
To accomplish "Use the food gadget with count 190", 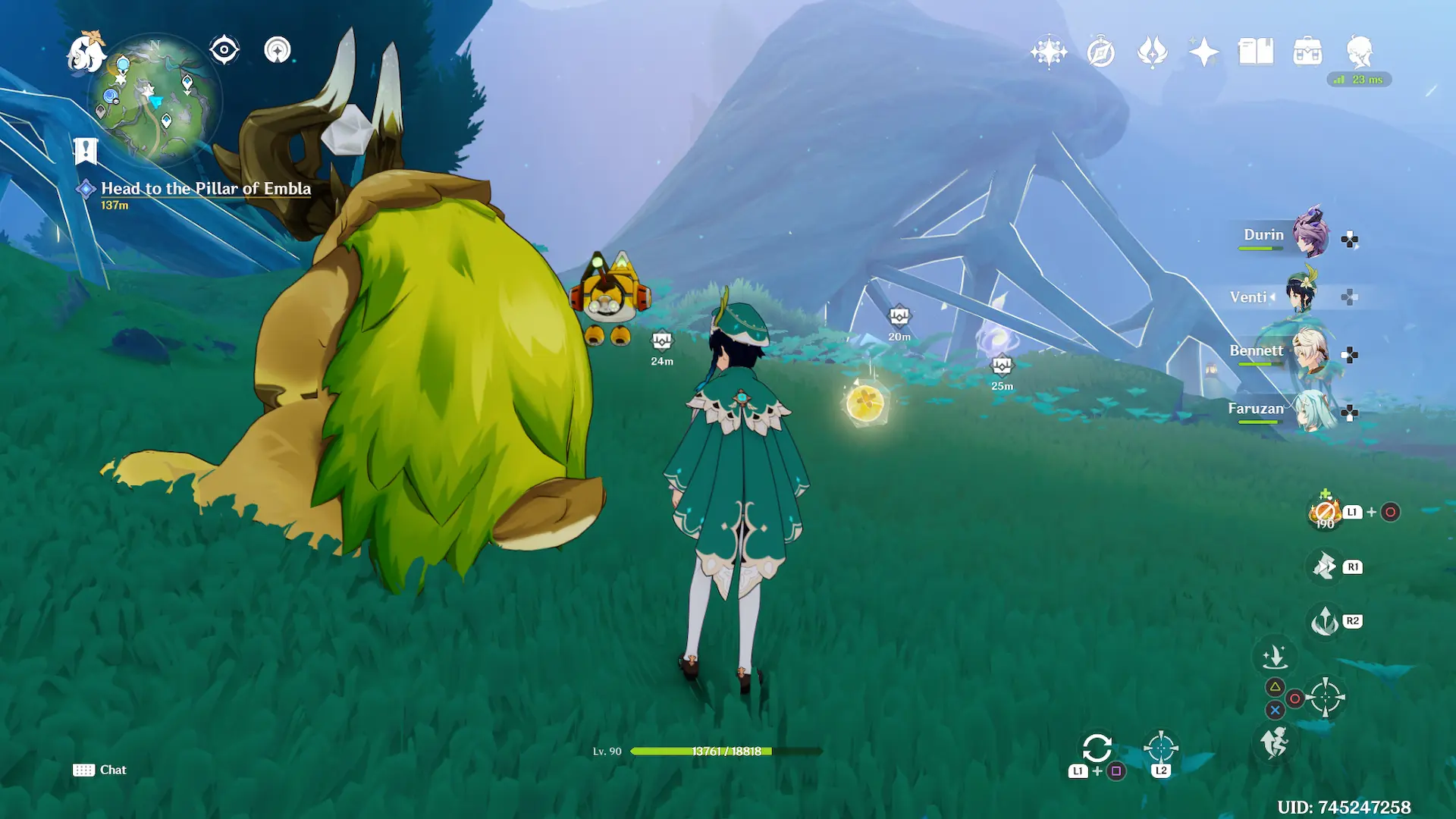I will coord(1325,513).
